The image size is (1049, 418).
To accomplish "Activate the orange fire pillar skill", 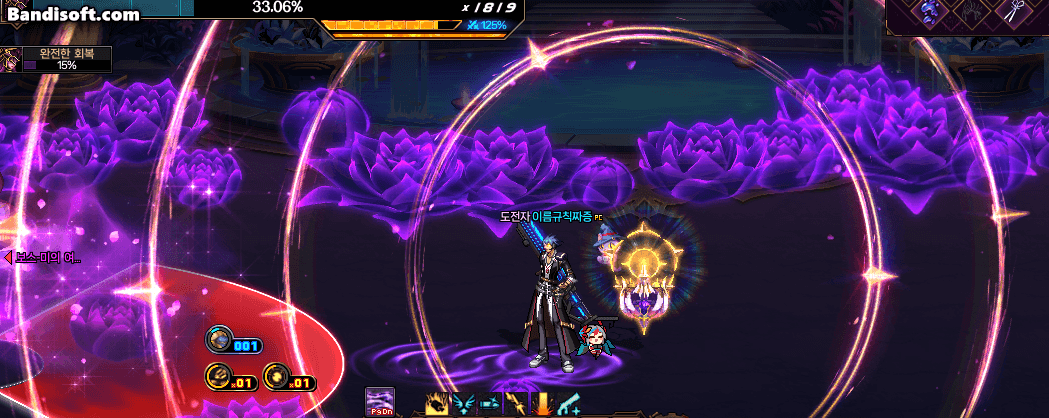I will click(x=542, y=404).
